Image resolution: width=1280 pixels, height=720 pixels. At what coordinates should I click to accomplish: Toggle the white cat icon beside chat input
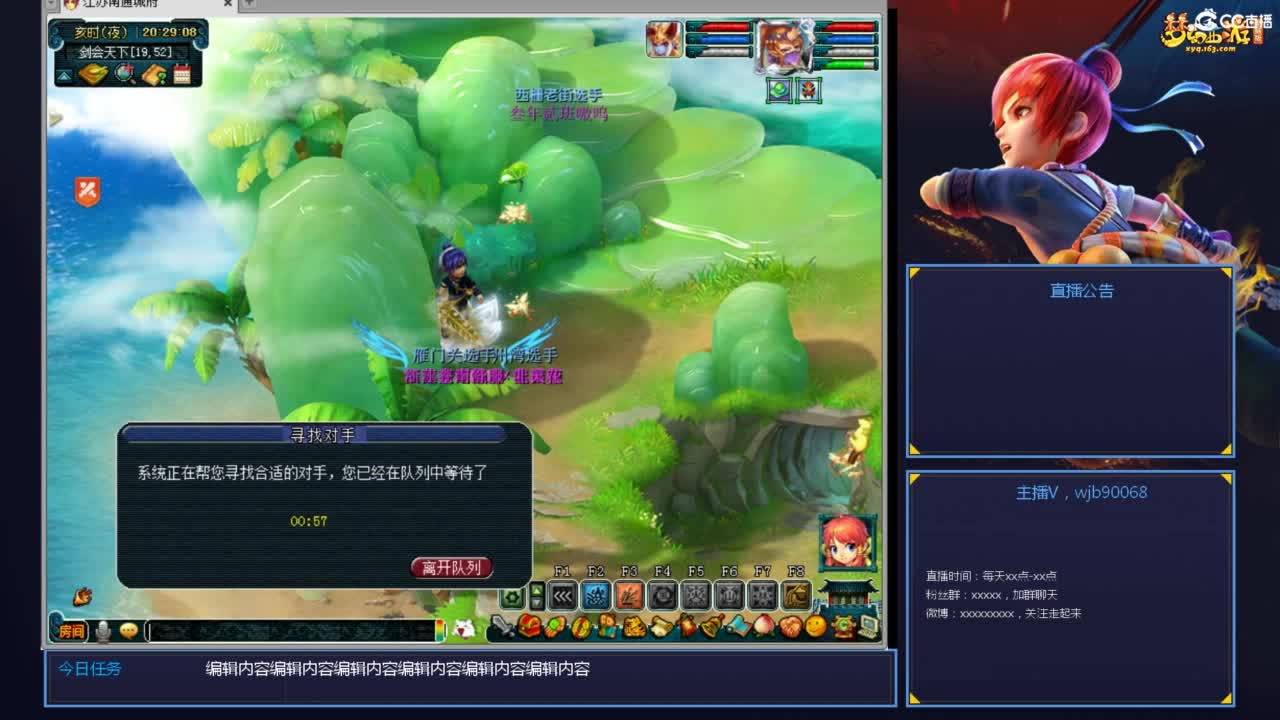coord(464,629)
